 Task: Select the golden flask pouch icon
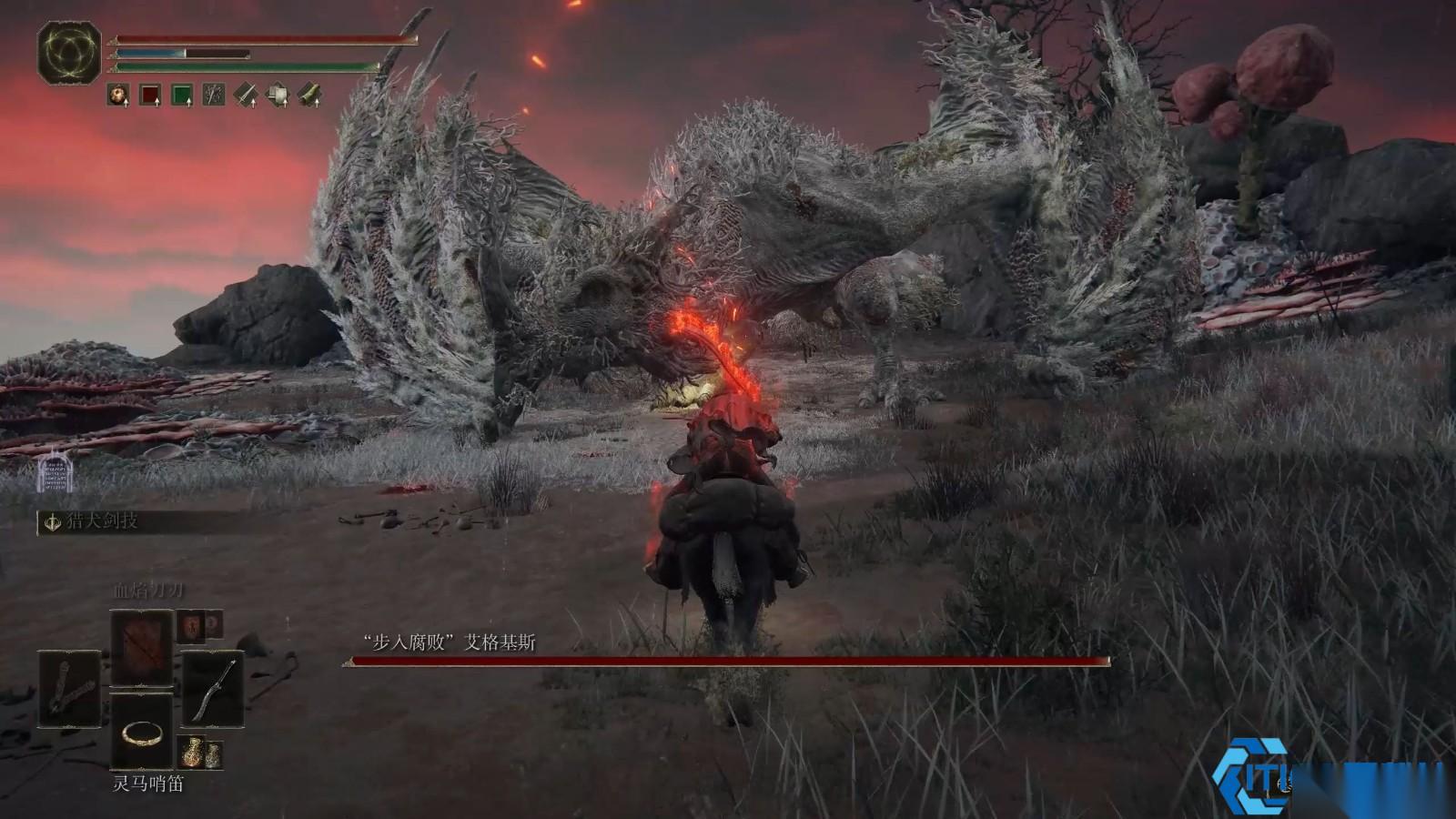[x=200, y=752]
